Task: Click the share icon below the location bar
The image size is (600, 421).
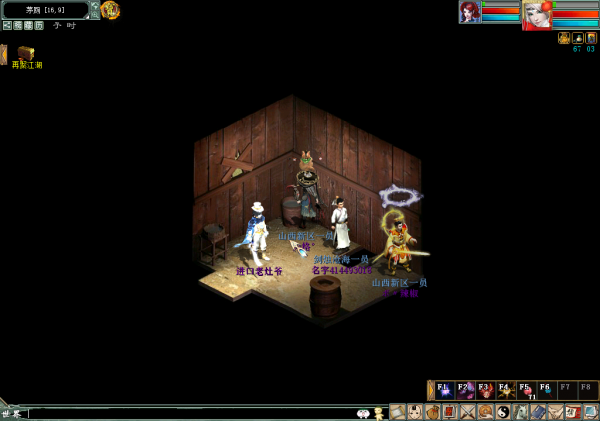Action: (8, 25)
